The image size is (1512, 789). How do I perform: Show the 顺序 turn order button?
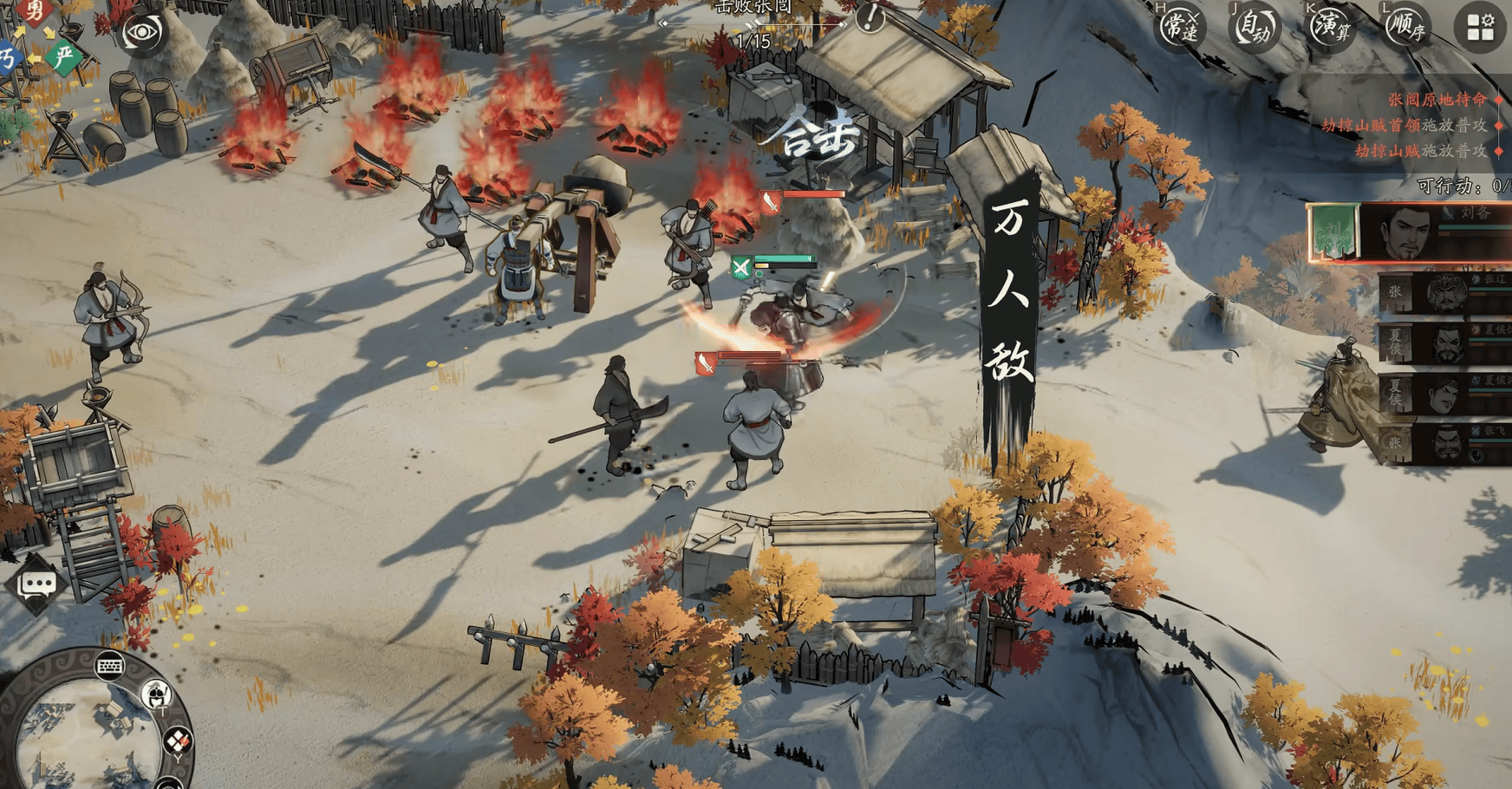pyautogui.click(x=1405, y=28)
